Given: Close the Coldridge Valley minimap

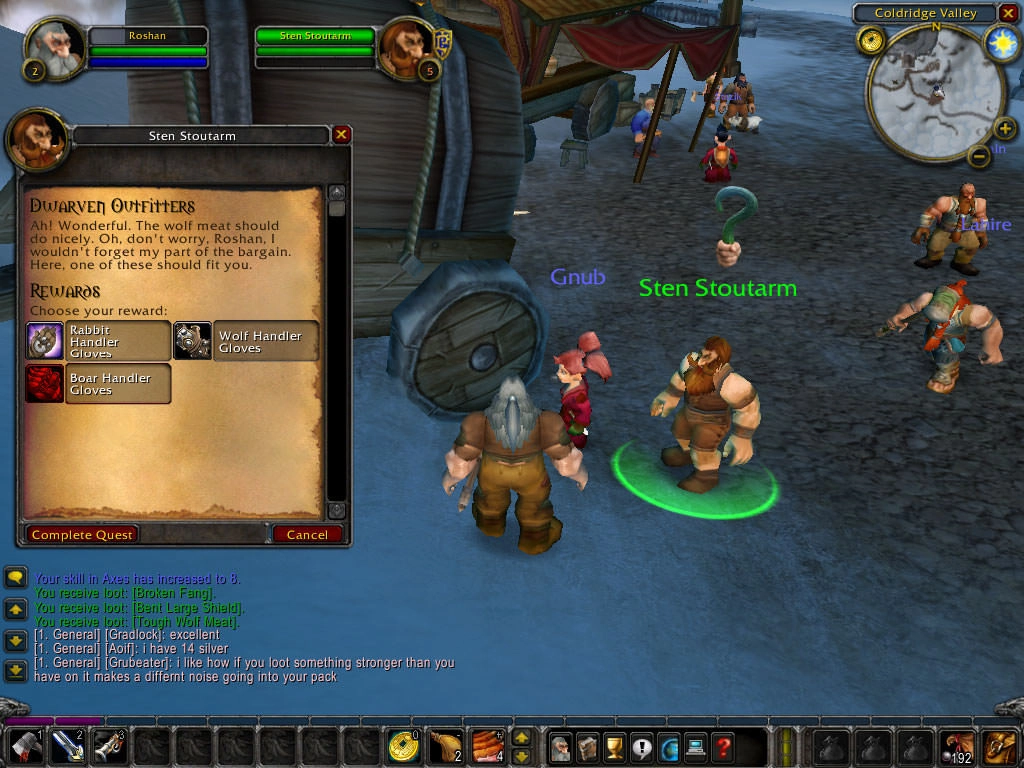Looking at the screenshot, I should pos(1008,13).
